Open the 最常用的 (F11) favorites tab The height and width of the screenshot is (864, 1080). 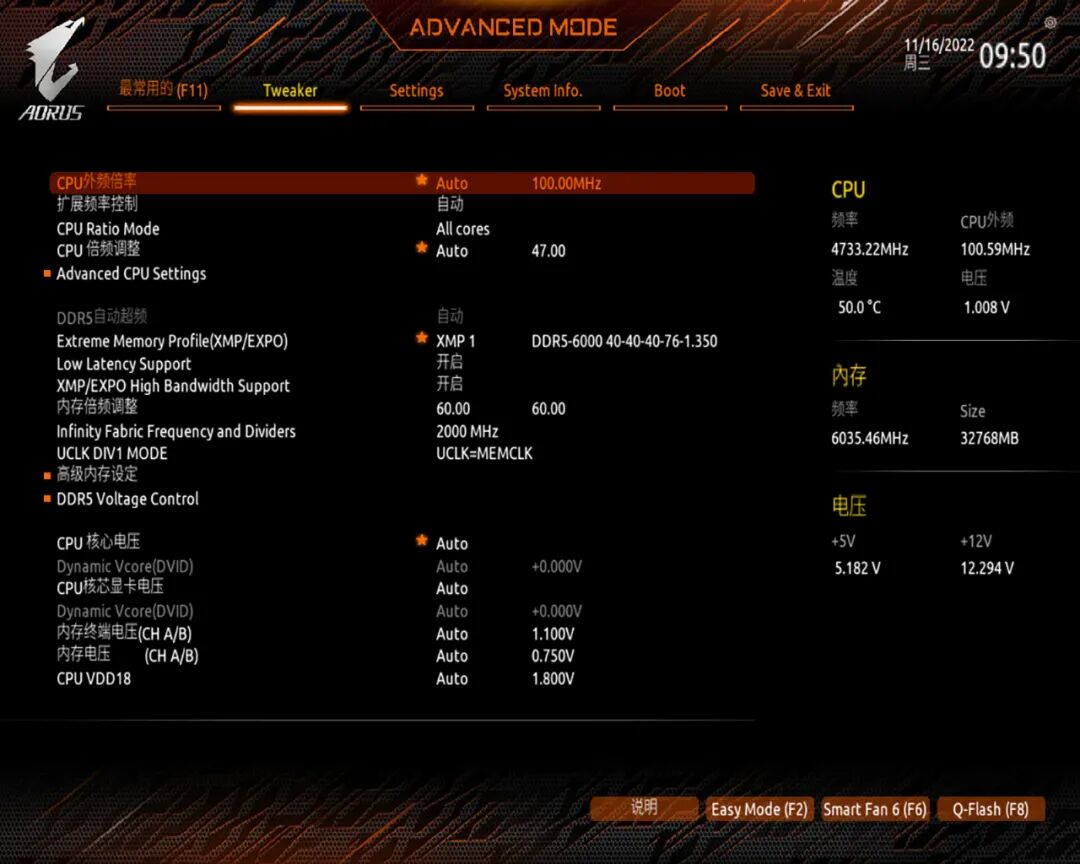click(163, 90)
